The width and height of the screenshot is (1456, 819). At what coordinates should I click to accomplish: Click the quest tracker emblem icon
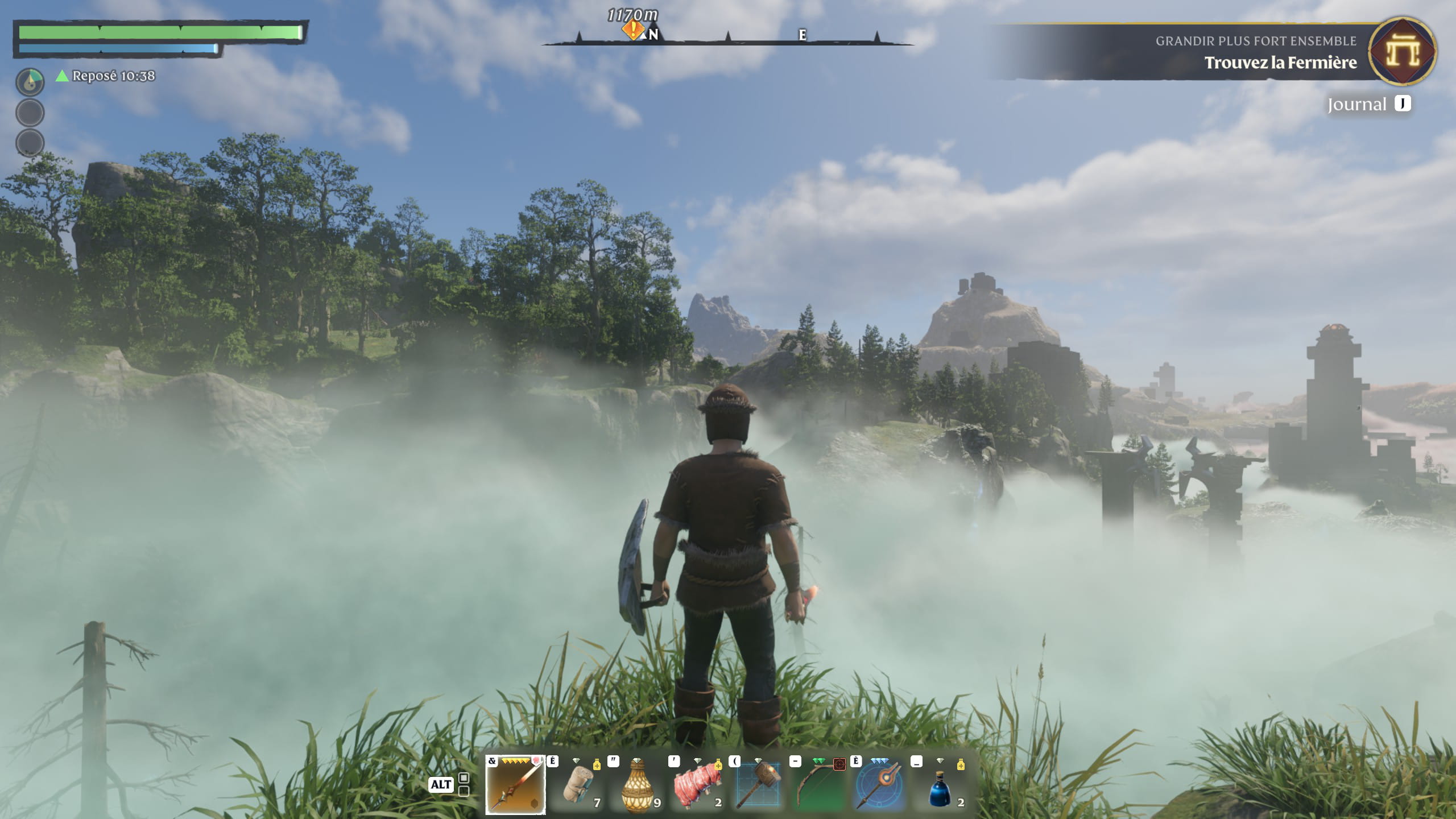pos(1402,52)
